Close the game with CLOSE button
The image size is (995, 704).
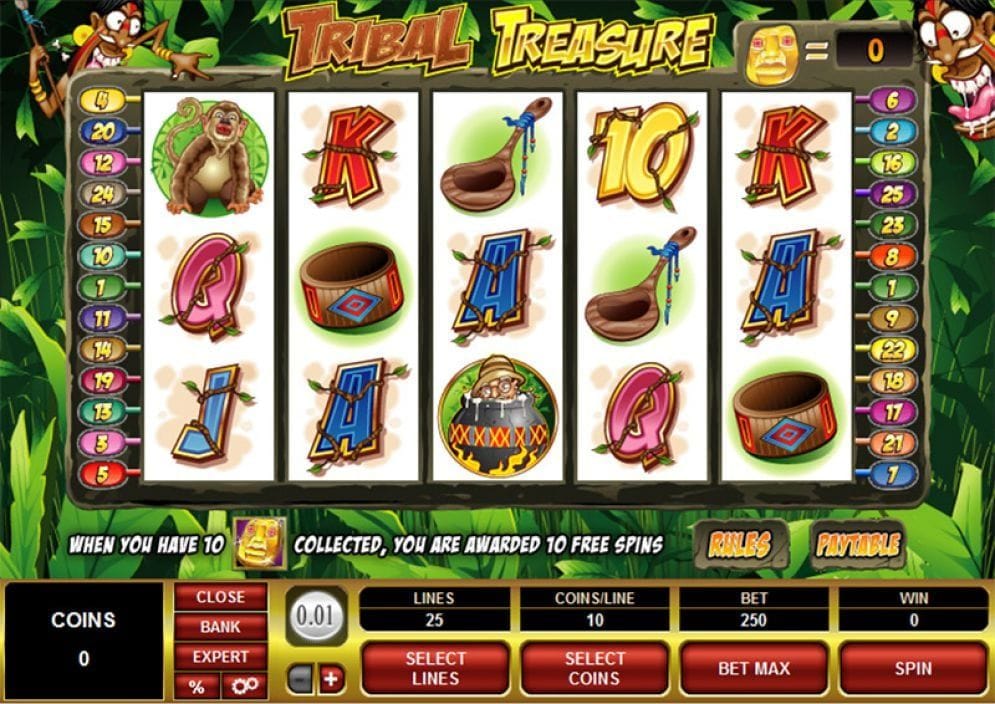(x=220, y=597)
